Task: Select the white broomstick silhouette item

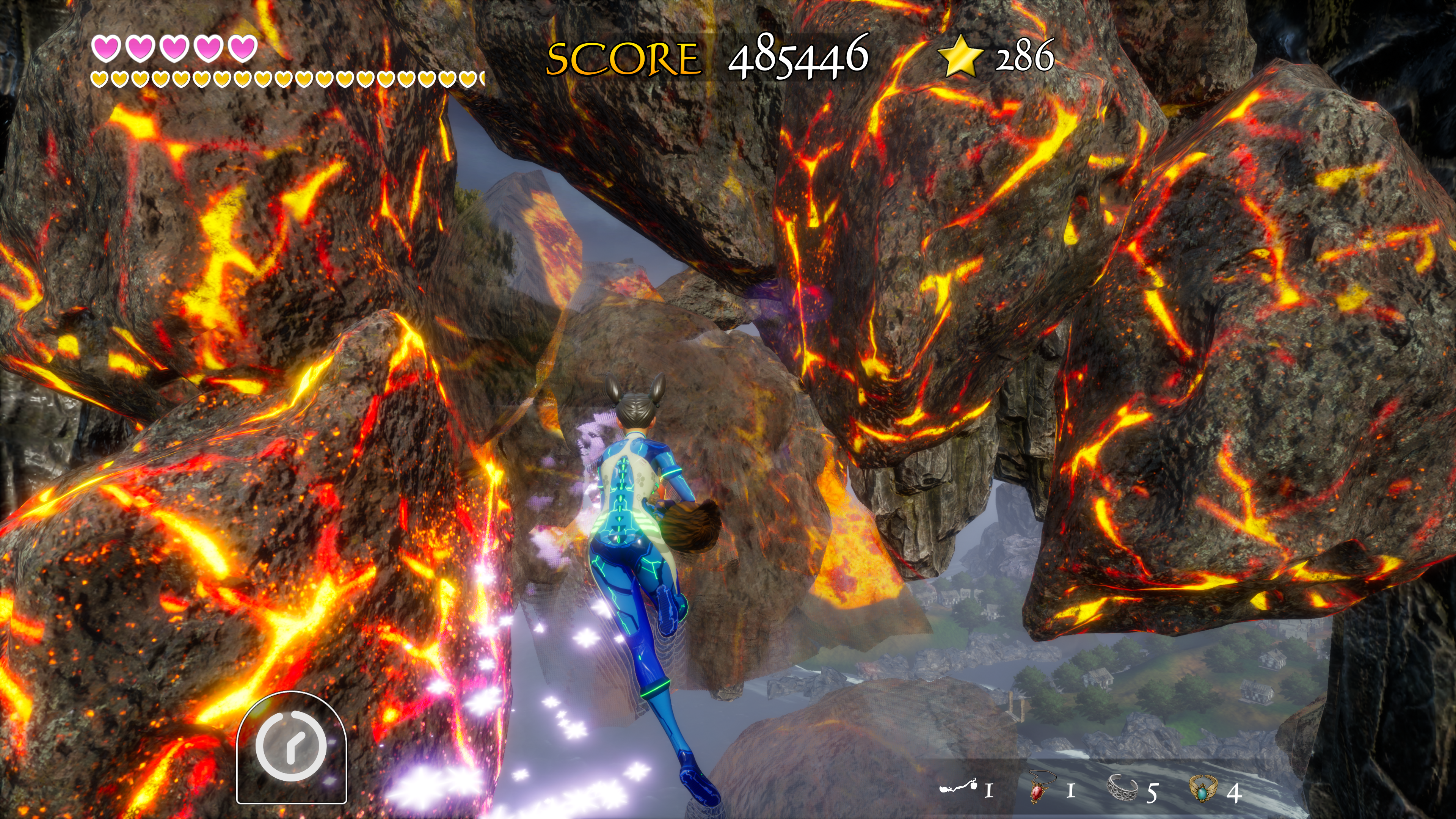Action: coord(959,787)
